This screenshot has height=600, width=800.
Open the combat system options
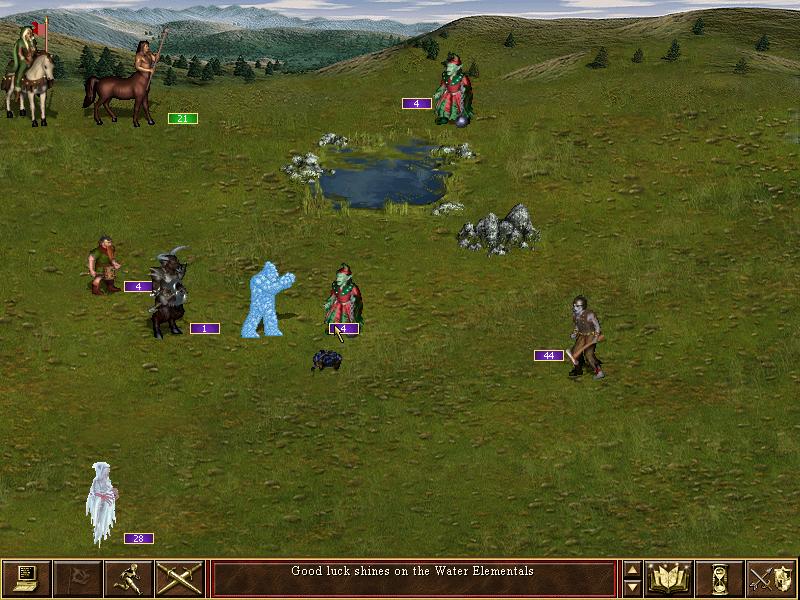26,578
